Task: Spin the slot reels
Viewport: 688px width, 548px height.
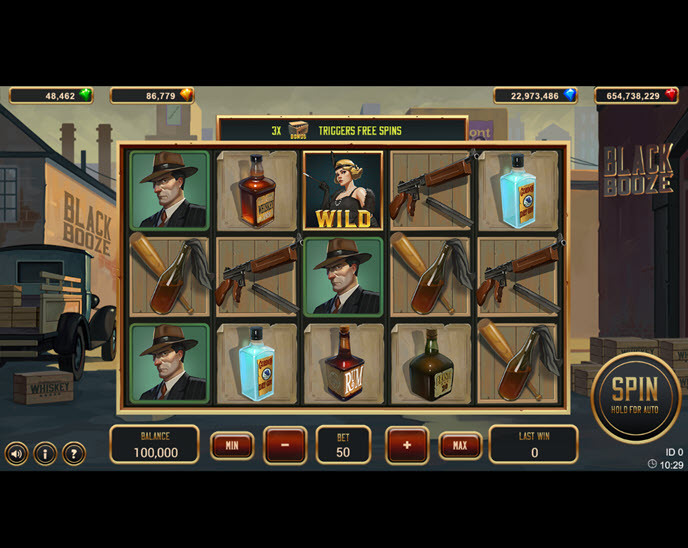Action: (635, 397)
